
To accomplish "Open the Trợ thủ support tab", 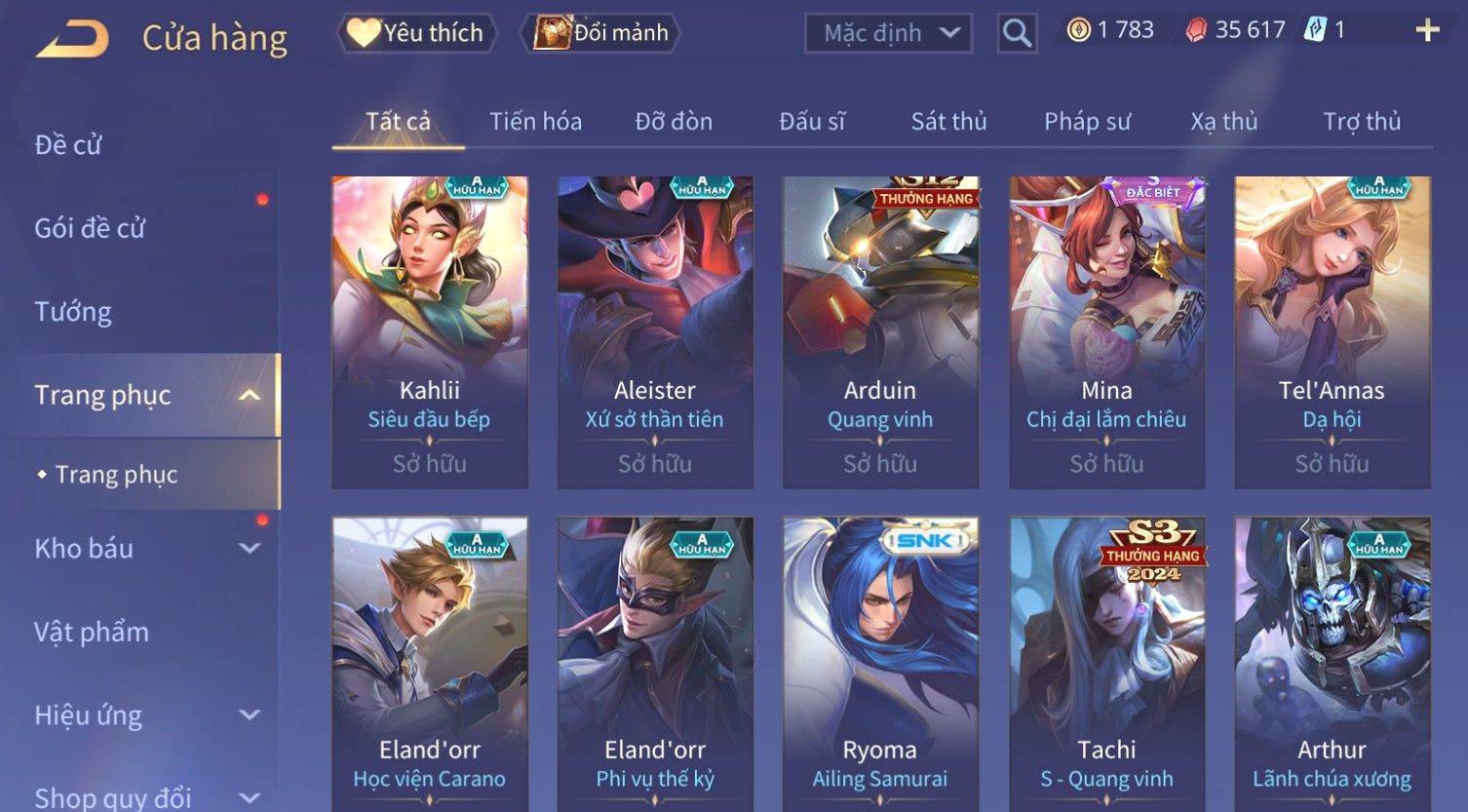I will click(x=1362, y=122).
